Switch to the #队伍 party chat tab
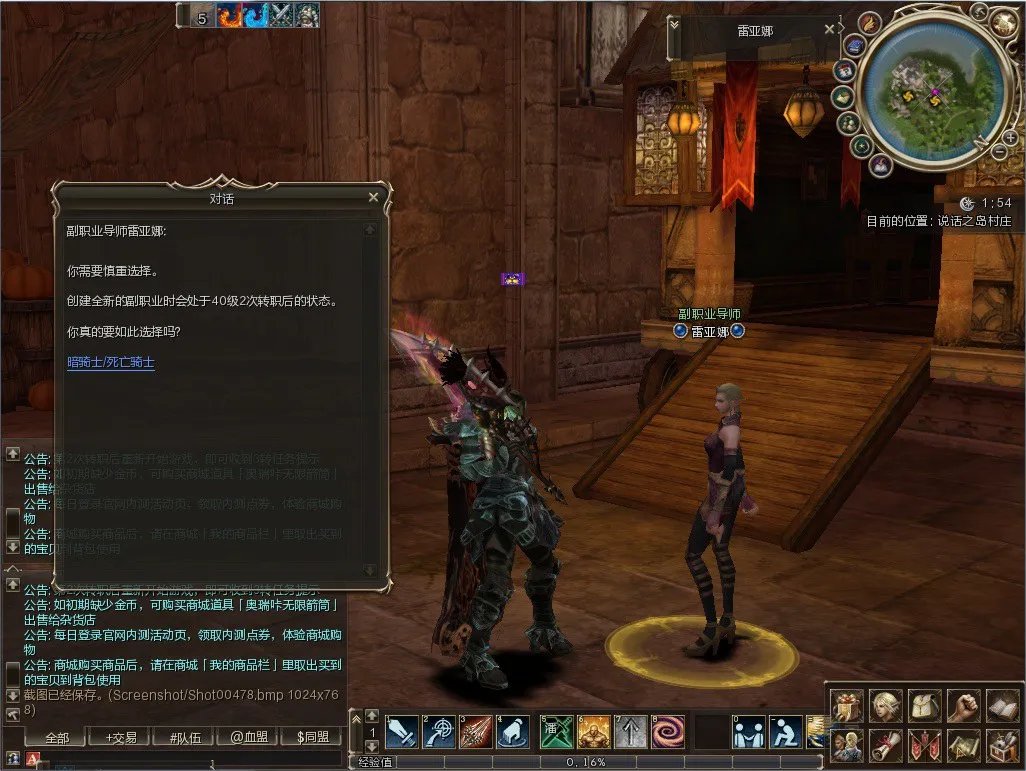Screen dimensions: 1026x771 click(x=186, y=738)
